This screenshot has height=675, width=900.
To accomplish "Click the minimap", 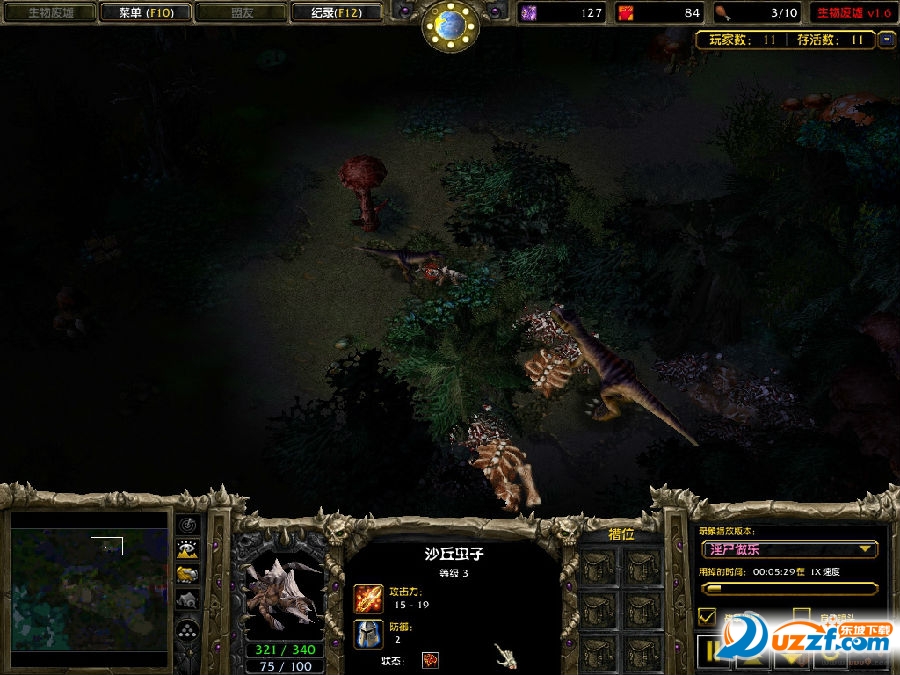I will (x=88, y=584).
